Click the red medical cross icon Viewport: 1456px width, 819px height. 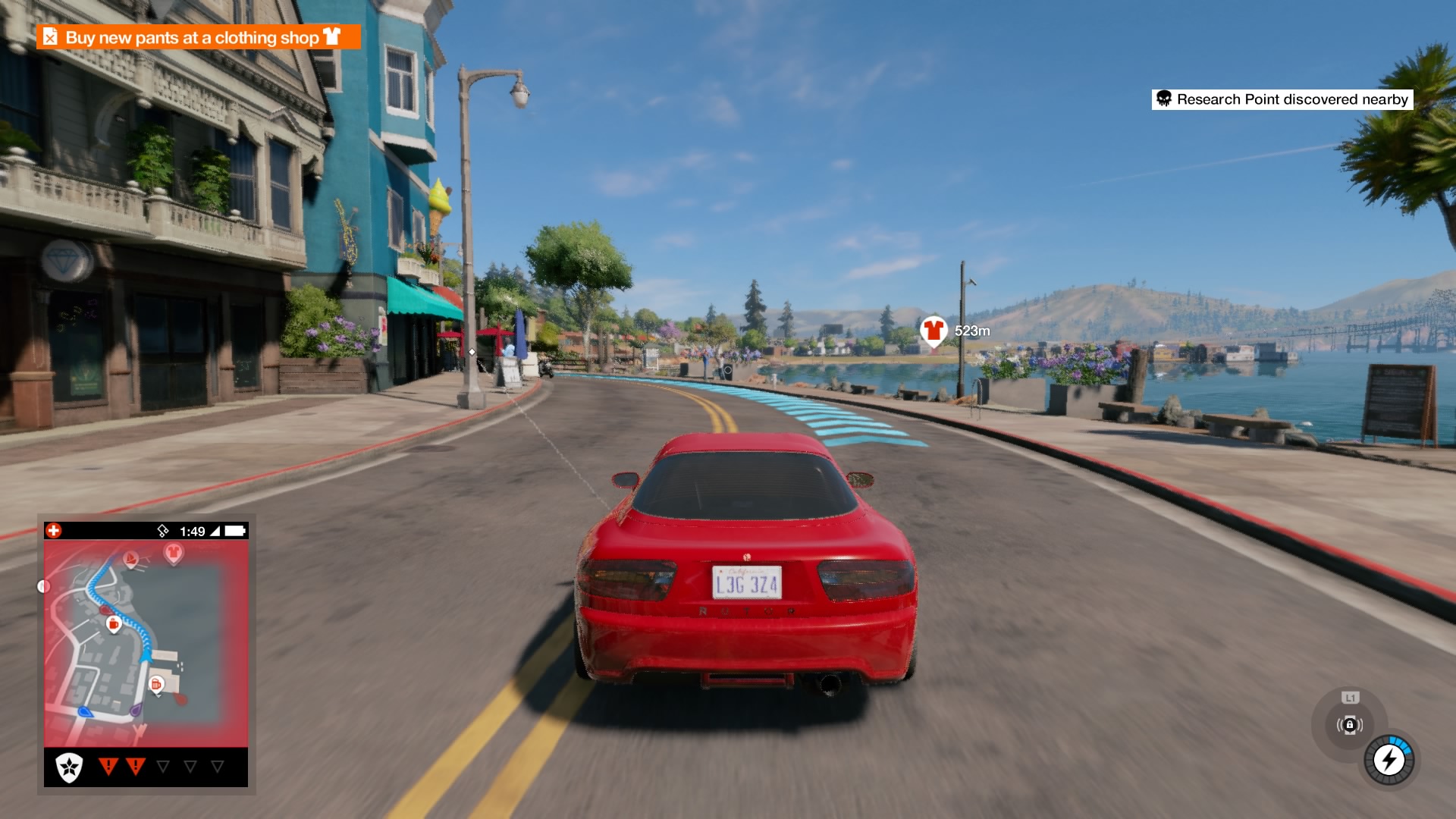(54, 531)
